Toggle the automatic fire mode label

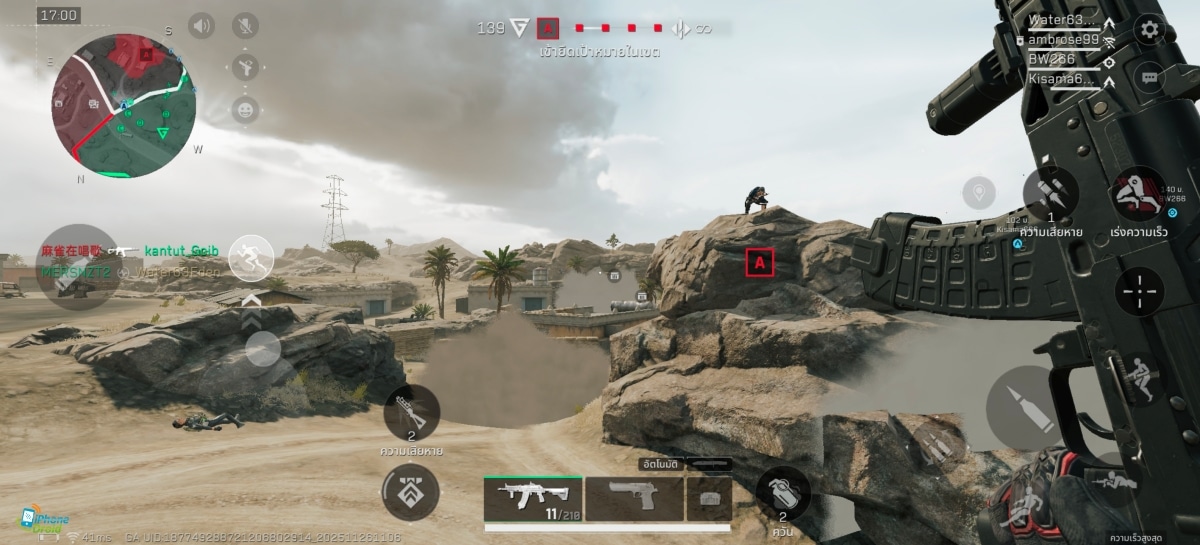coord(662,464)
